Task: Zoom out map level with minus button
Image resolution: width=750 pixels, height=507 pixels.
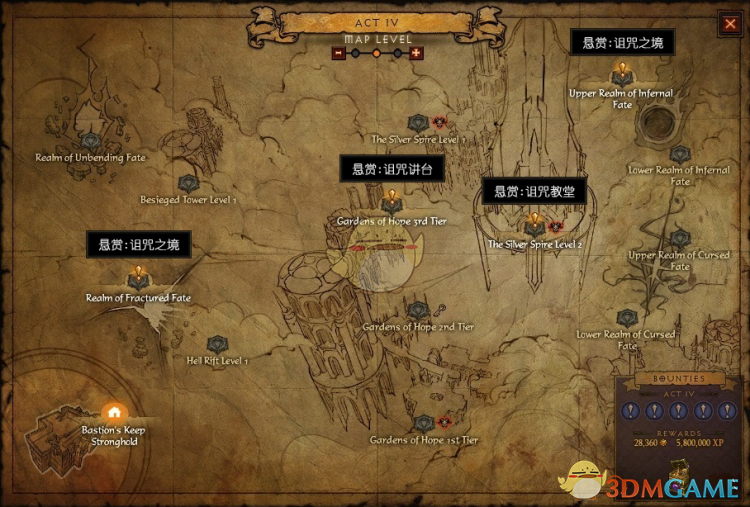Action: pyautogui.click(x=339, y=53)
